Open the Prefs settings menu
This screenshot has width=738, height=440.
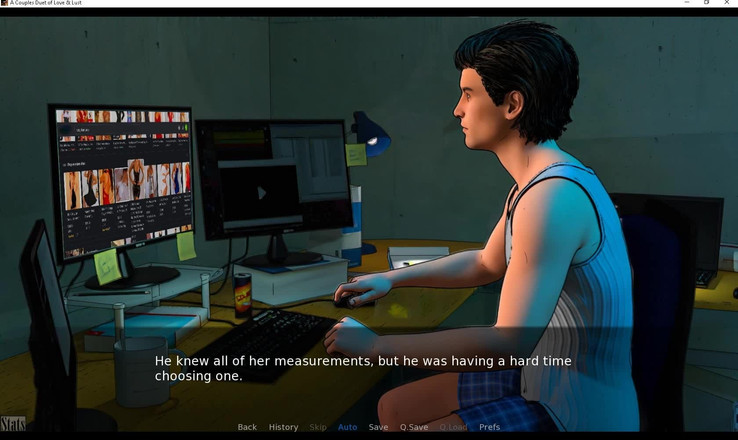[489, 427]
